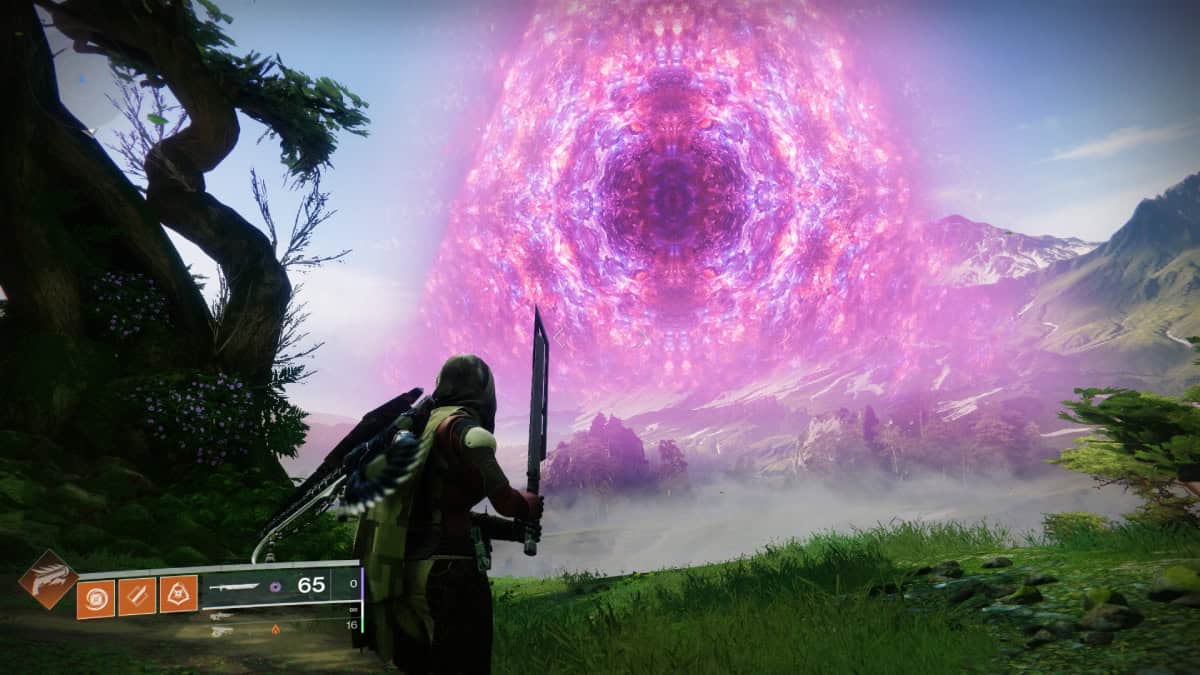Activate the hooded class ability icon
The width and height of the screenshot is (1200, 675).
[178, 597]
